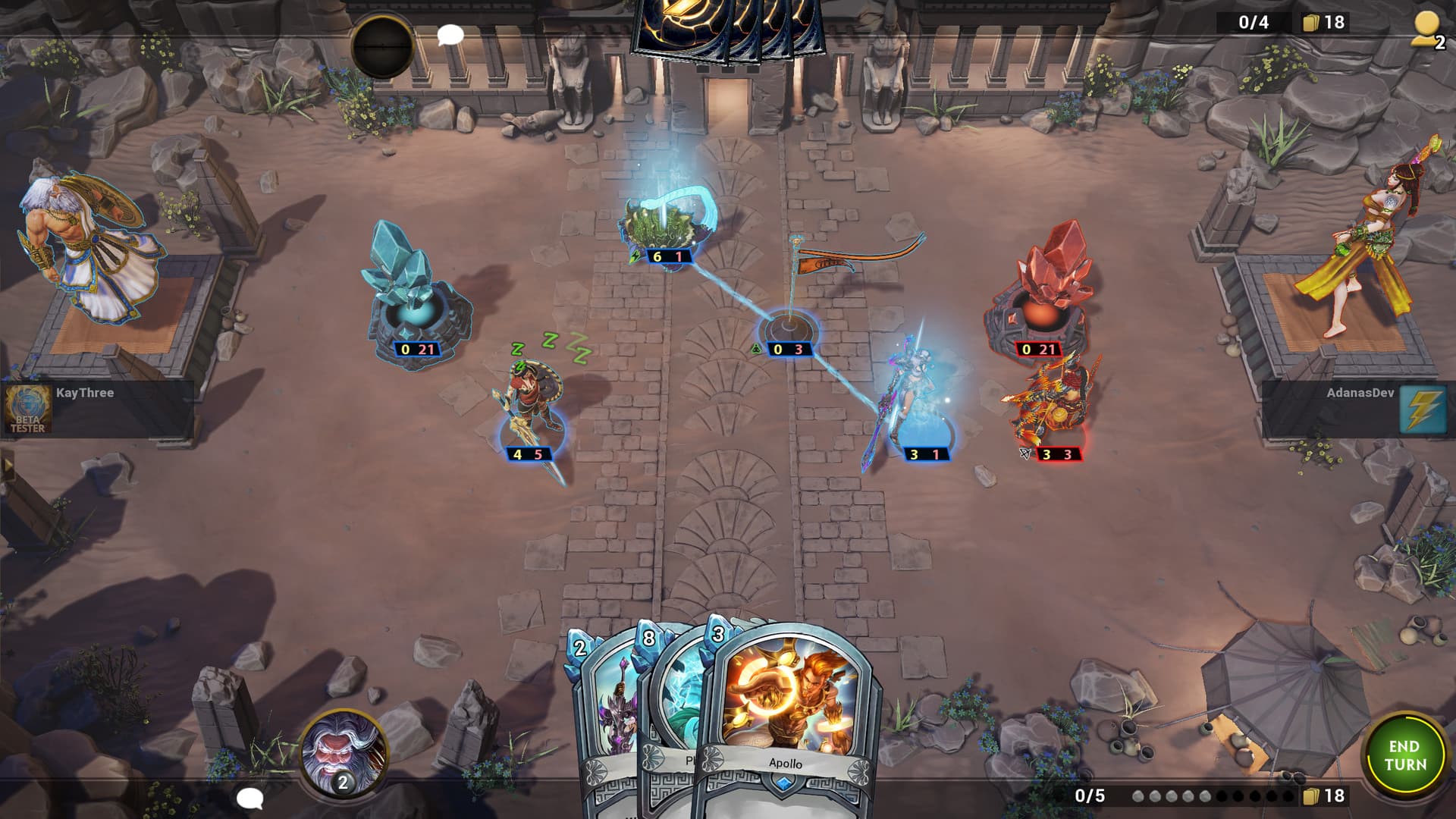
Task: Open KayThree's player nameplate
Action: coord(97,409)
